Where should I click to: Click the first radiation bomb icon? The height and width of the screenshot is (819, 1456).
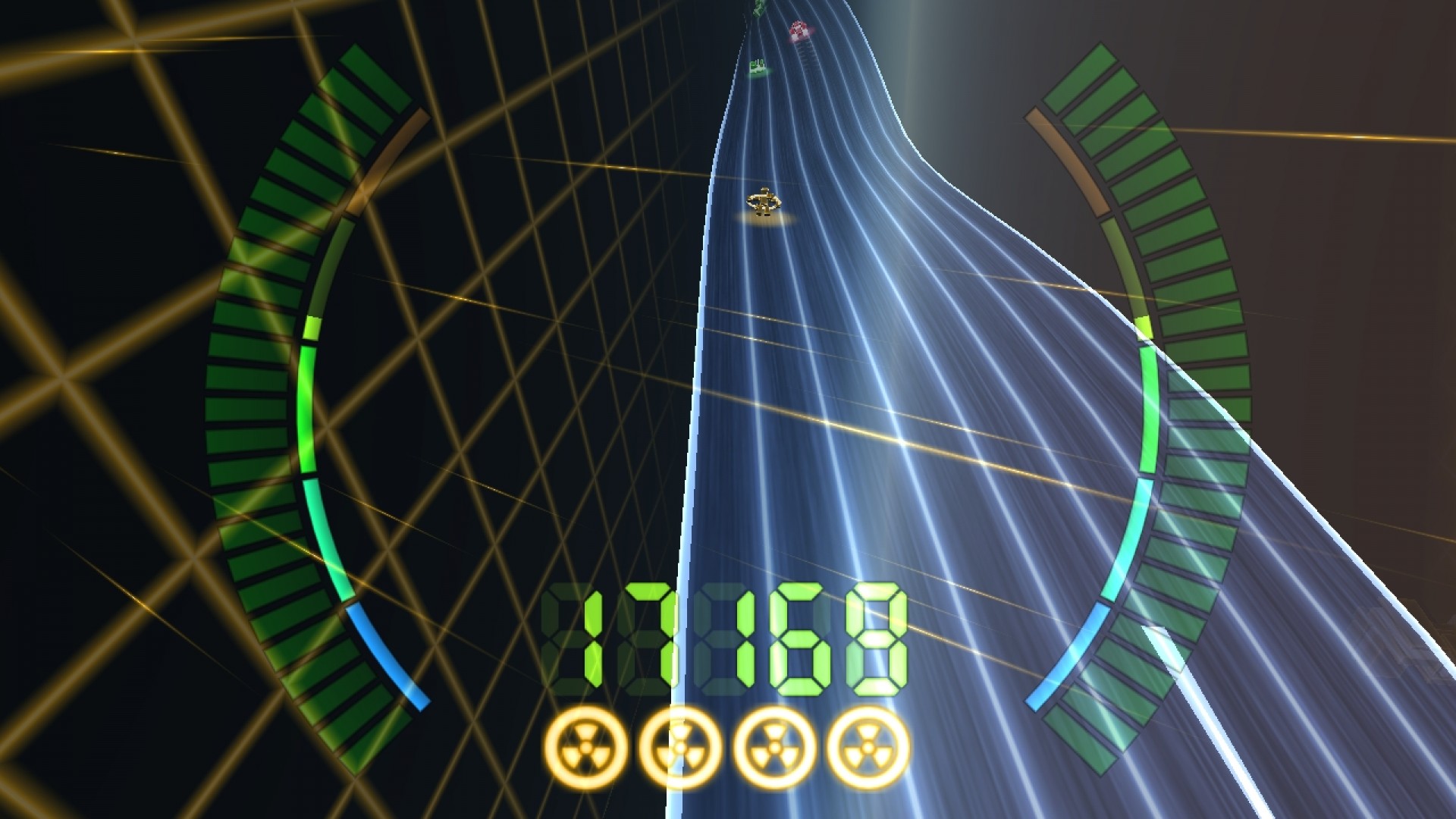point(584,747)
